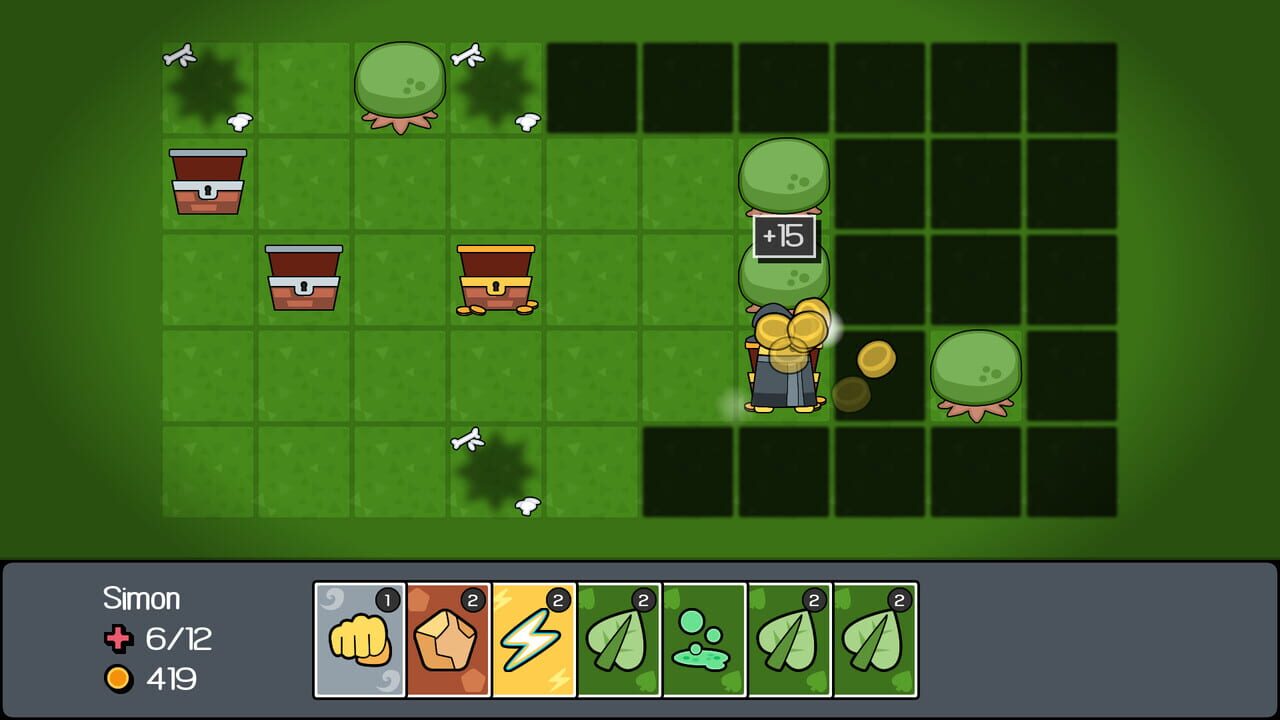Open the golden chest with coins beneath it
The height and width of the screenshot is (720, 1280).
point(496,278)
